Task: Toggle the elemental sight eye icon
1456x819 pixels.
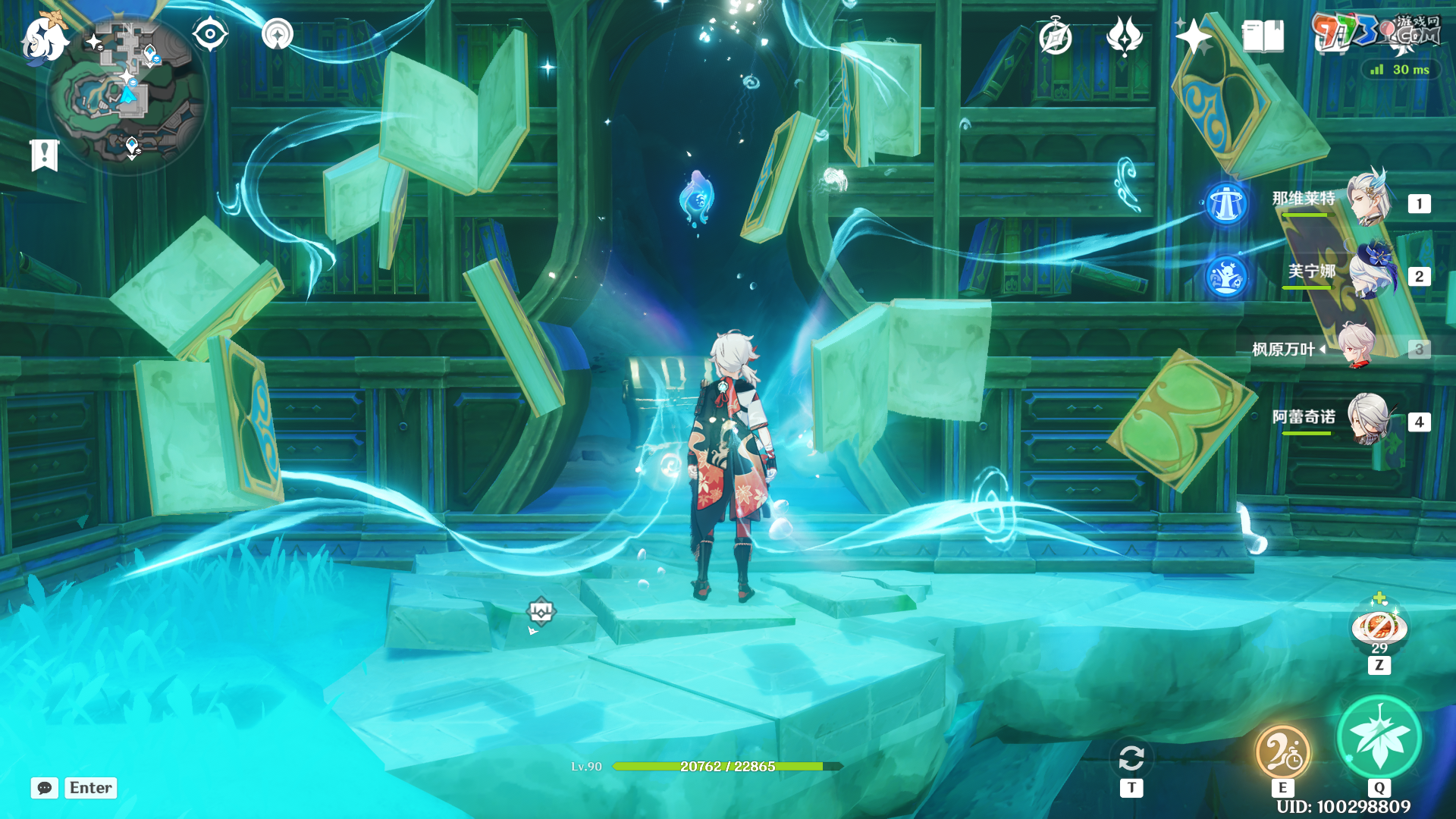Action: tap(210, 35)
